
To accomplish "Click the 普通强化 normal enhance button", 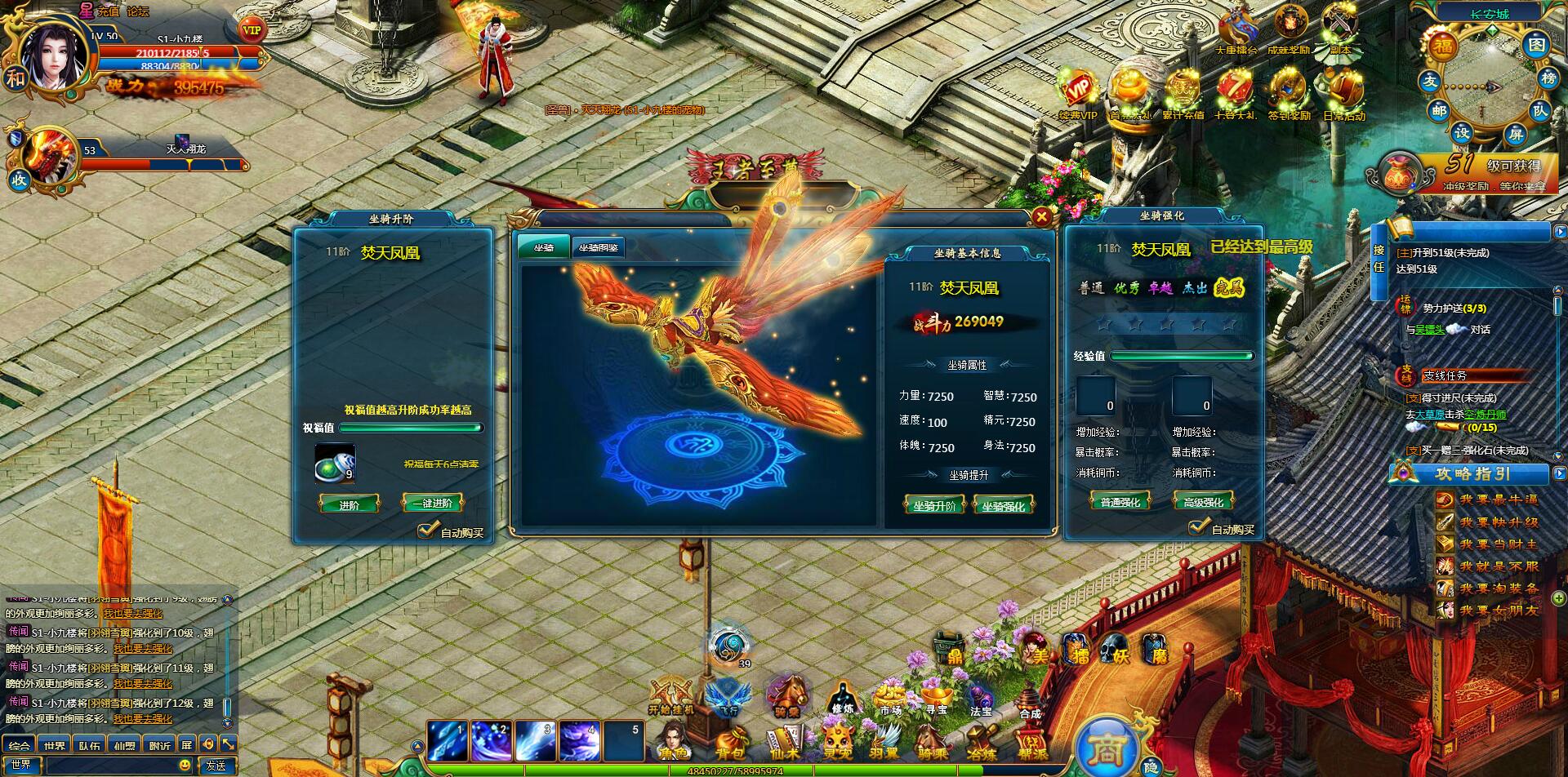I will (x=1120, y=502).
